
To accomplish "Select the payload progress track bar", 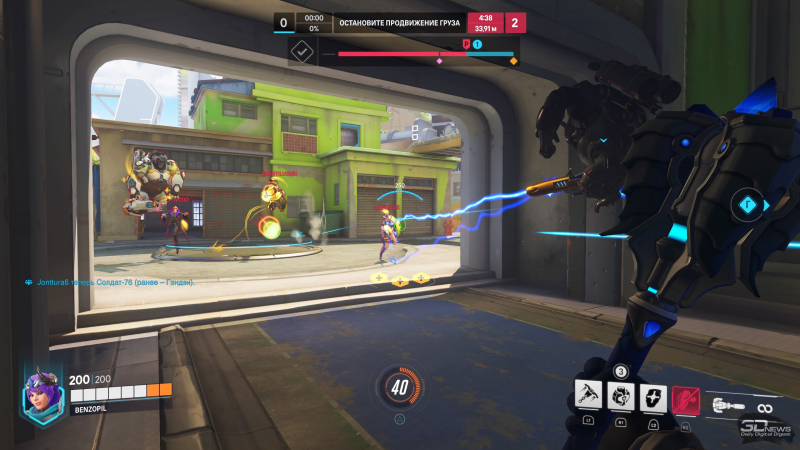I will 426,54.
